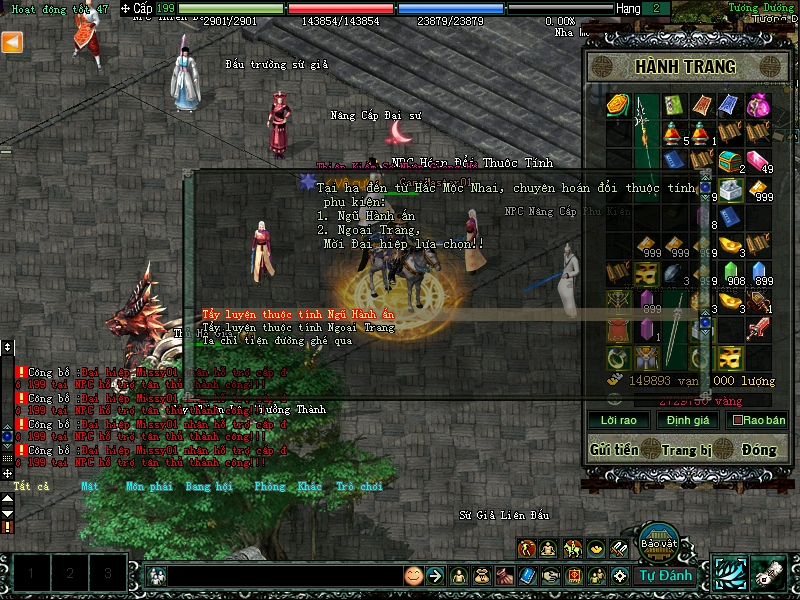This screenshot has width=800, height=600.
Task: Select the treasure chest inventory item
Action: tap(730, 160)
